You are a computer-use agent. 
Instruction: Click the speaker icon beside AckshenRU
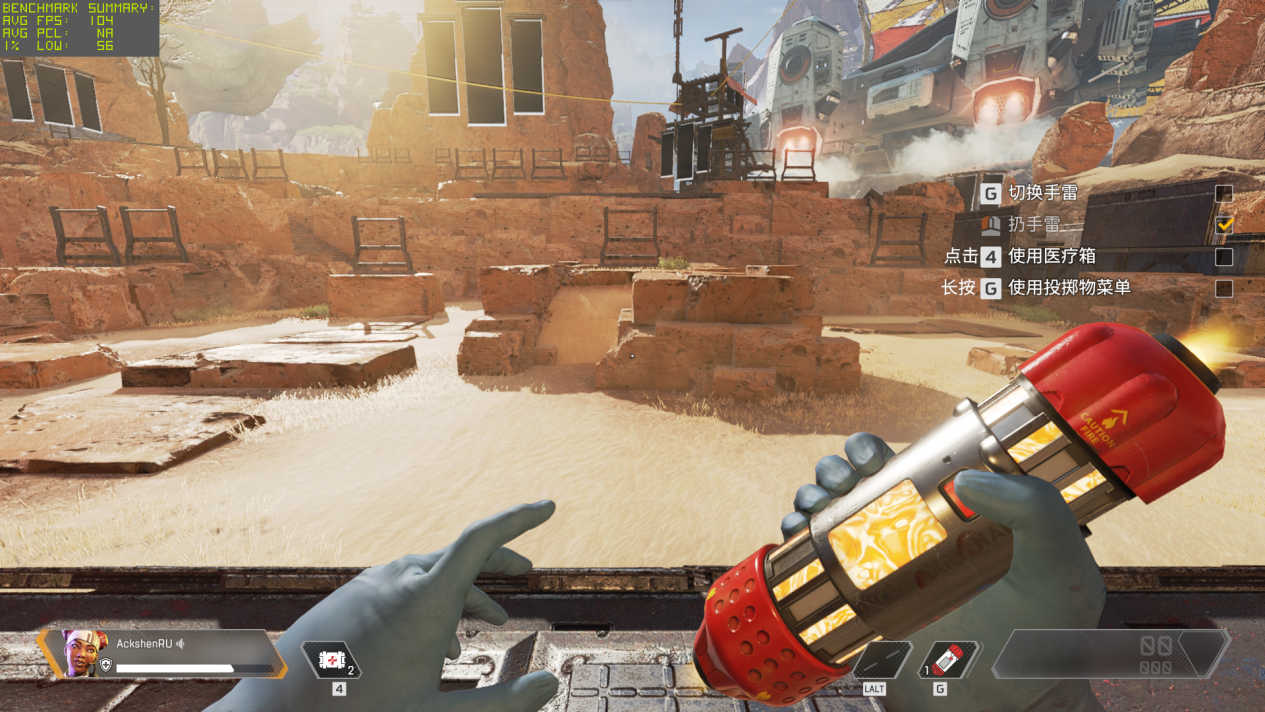(181, 644)
